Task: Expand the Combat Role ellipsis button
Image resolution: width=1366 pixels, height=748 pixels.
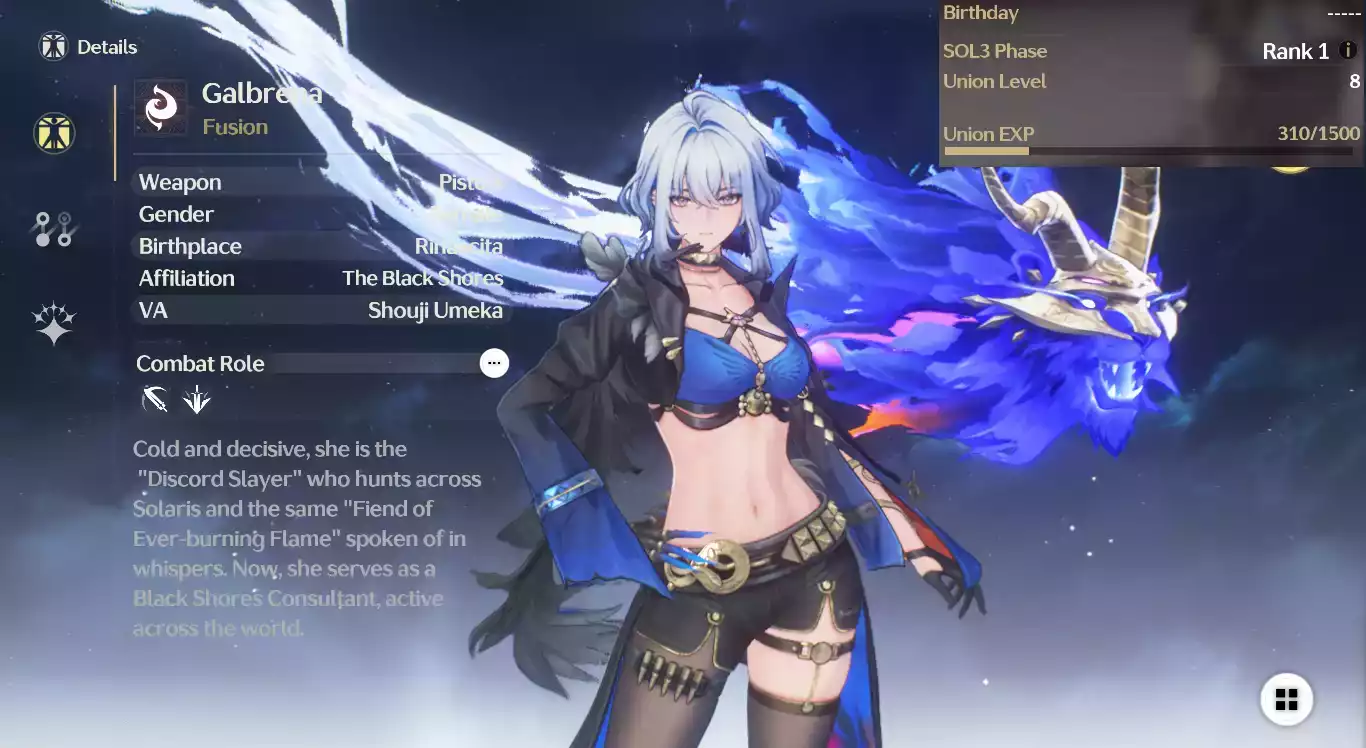Action: click(x=494, y=363)
